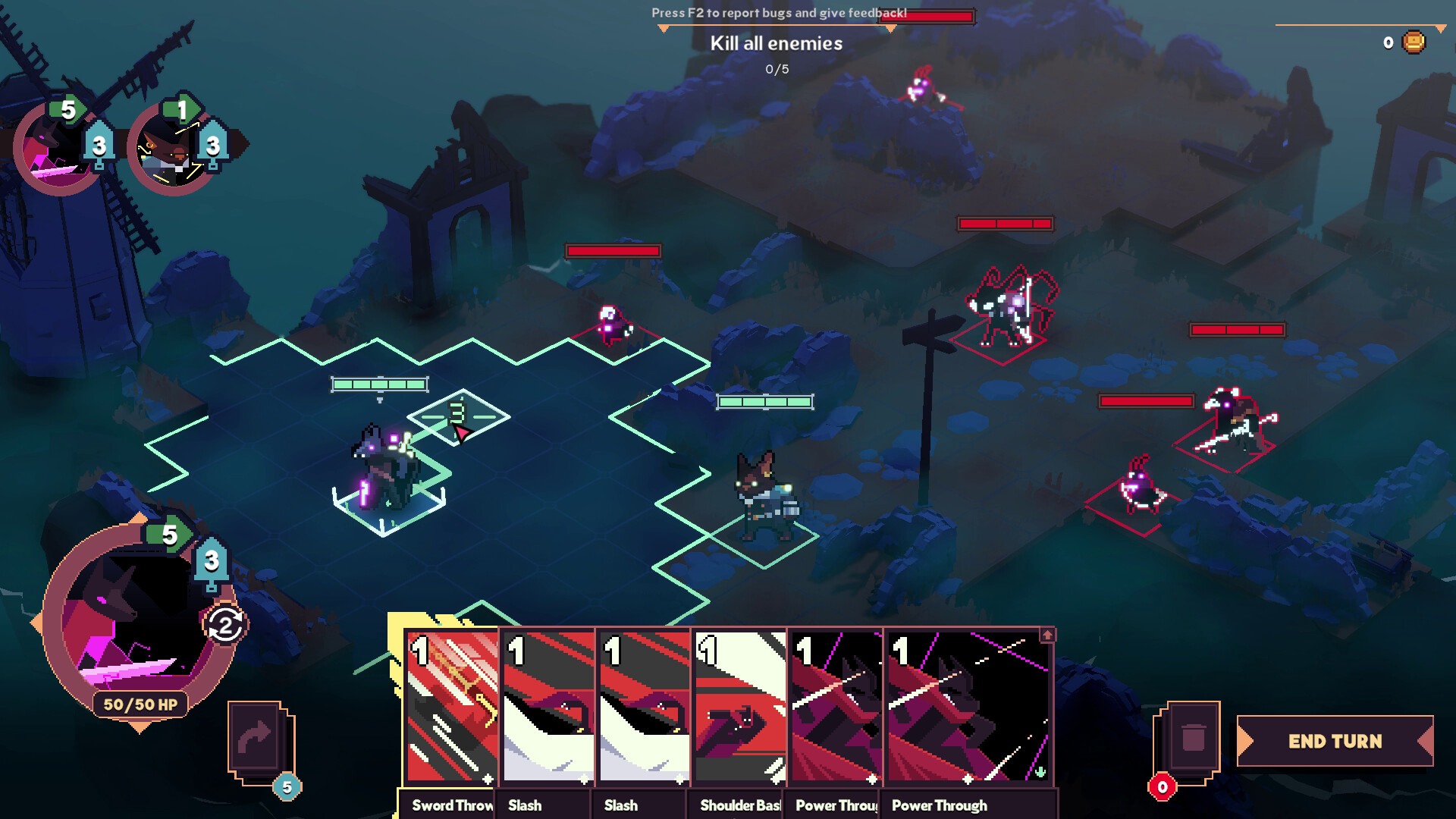End the current turn

pyautogui.click(x=1335, y=741)
